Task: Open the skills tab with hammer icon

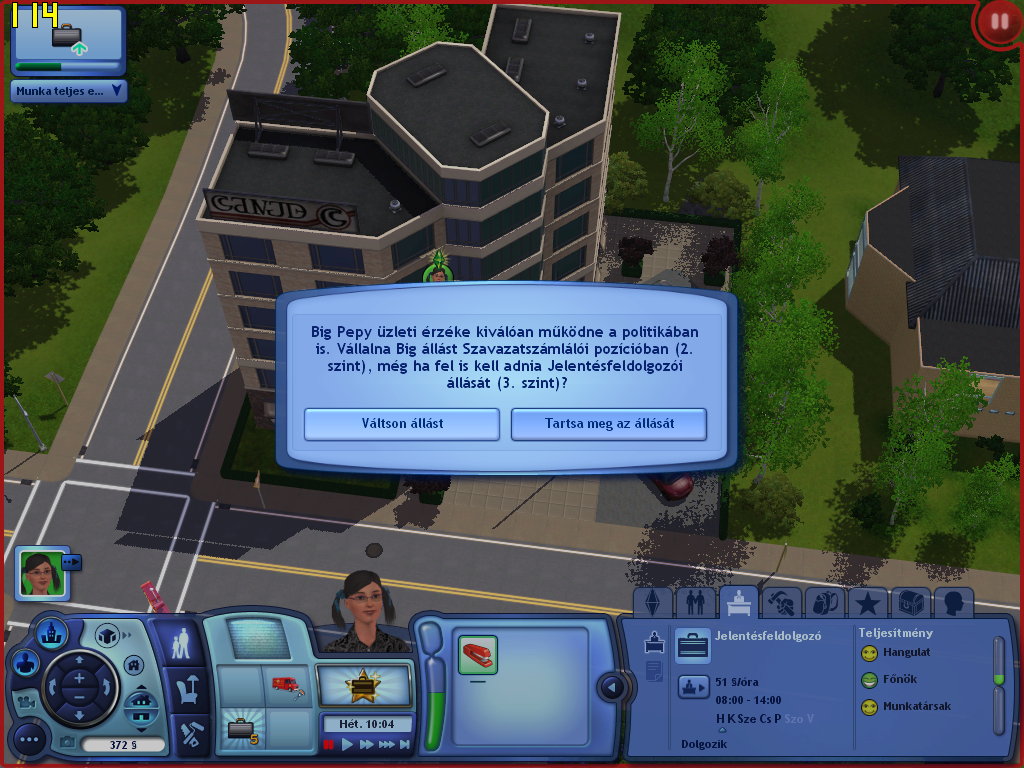Action: point(781,603)
